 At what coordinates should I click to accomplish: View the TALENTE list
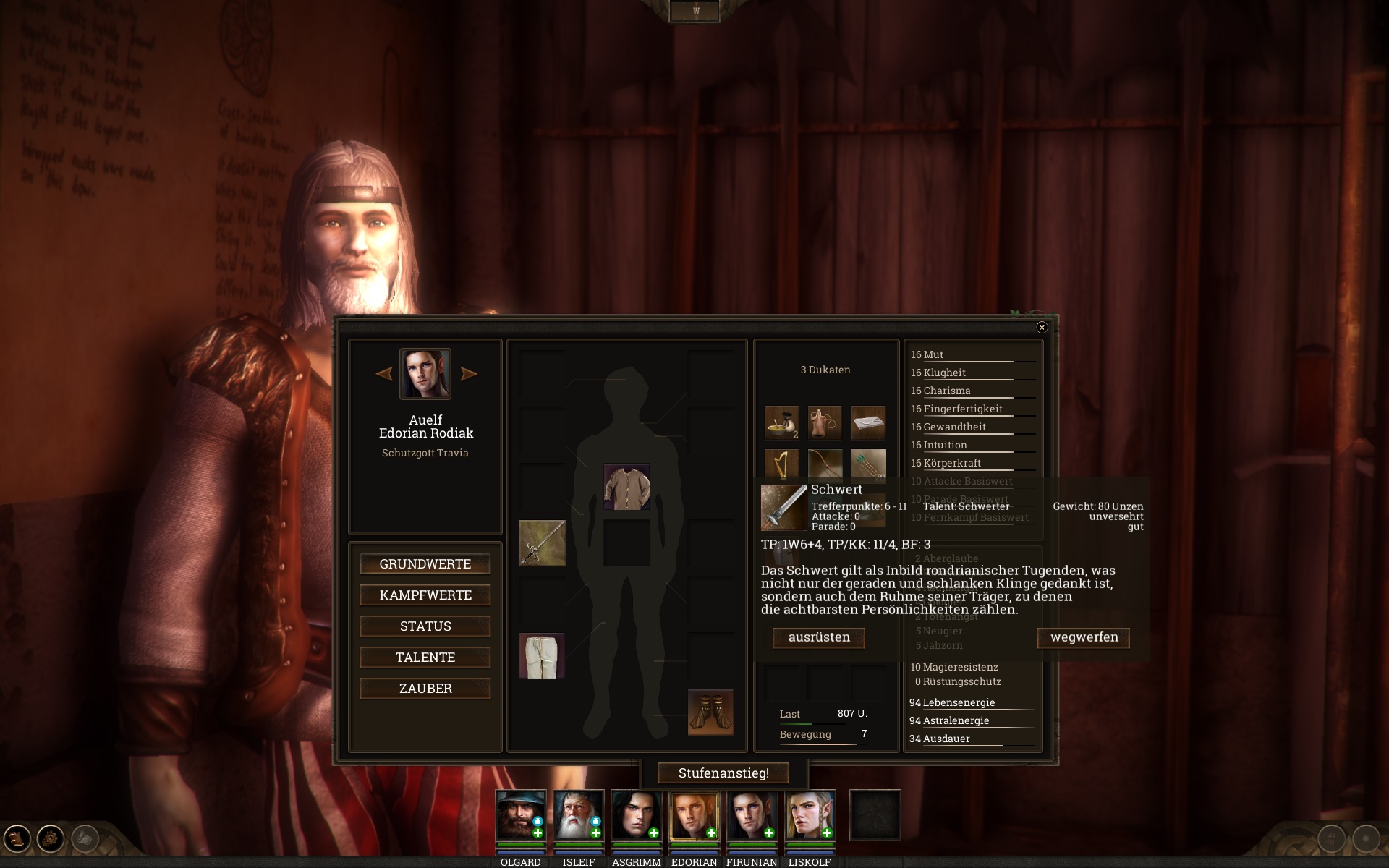[425, 658]
